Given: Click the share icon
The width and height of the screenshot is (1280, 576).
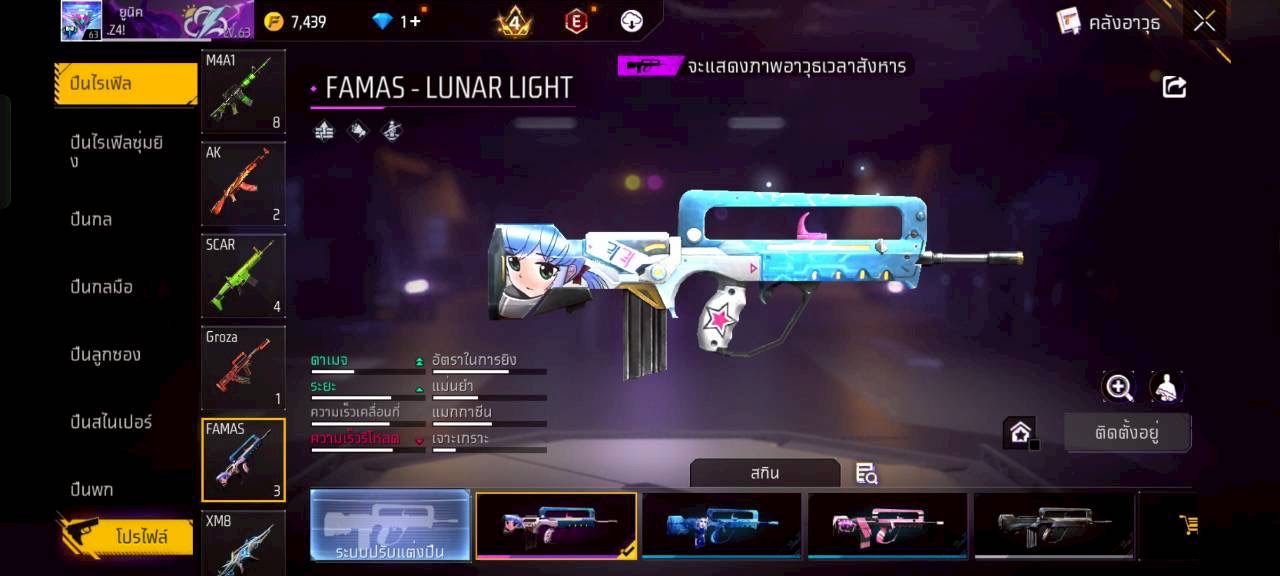Looking at the screenshot, I should click(x=1174, y=87).
